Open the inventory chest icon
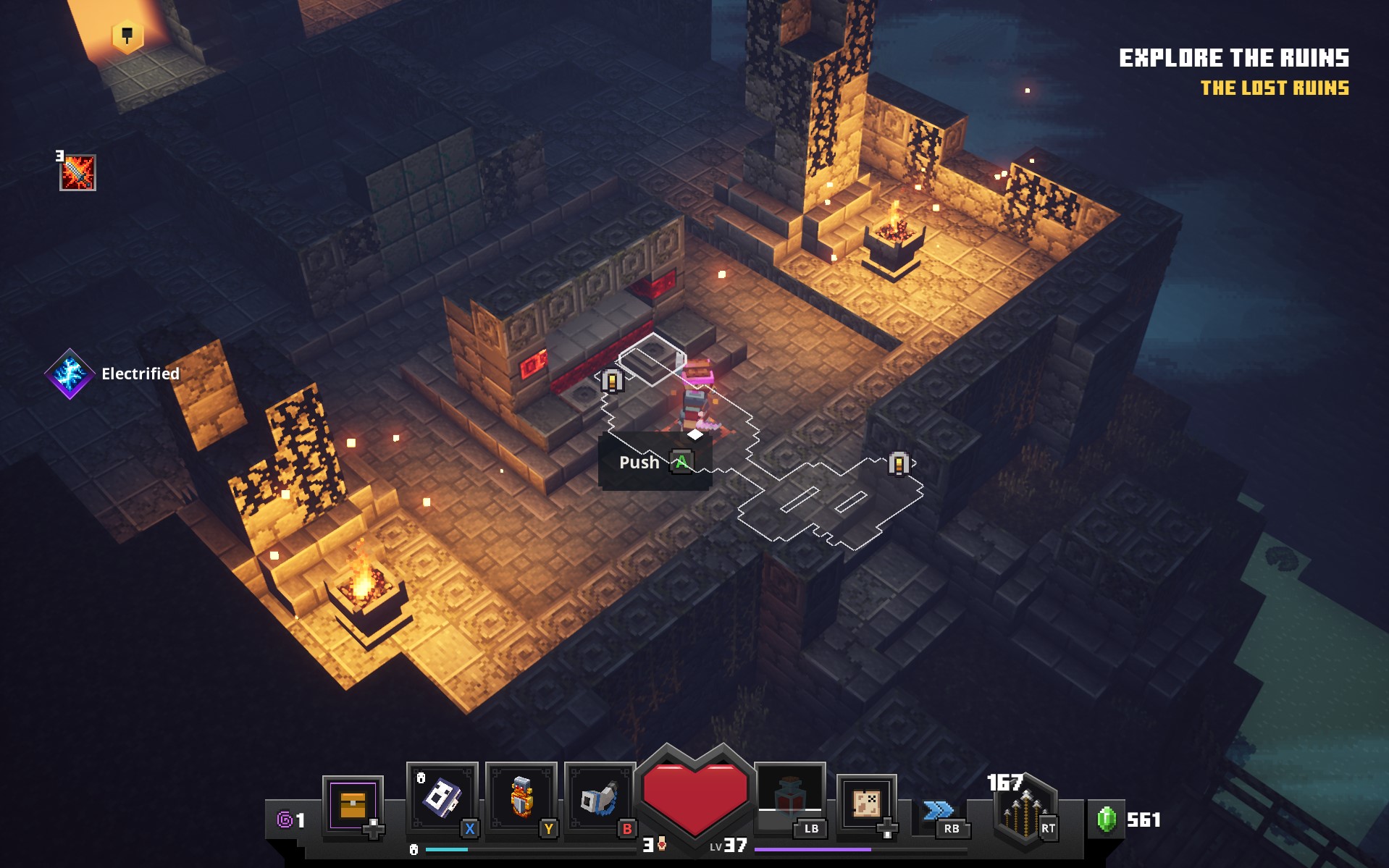This screenshot has width=1389, height=868. click(x=353, y=805)
